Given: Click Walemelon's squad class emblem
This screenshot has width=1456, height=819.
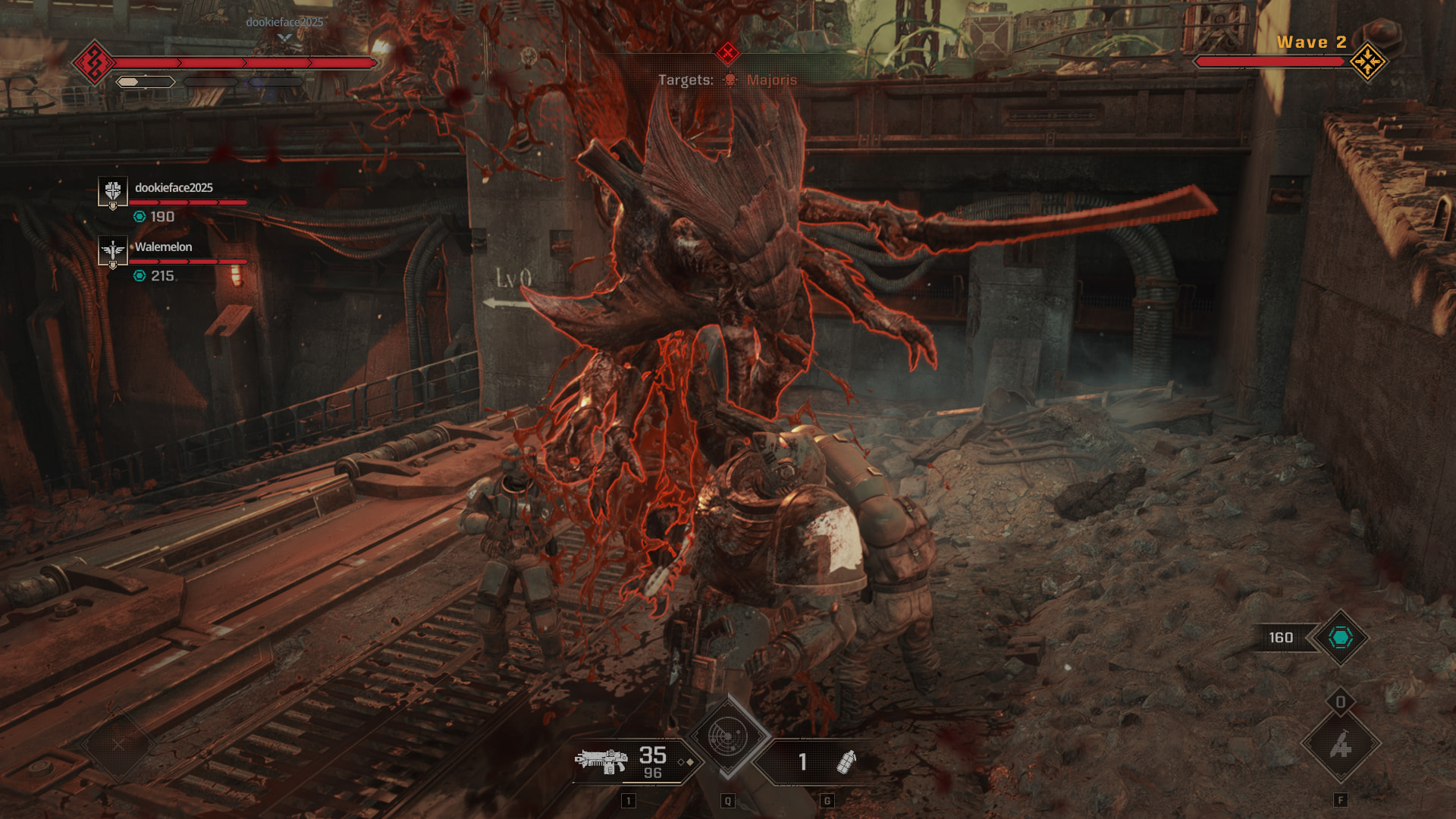Looking at the screenshot, I should tap(113, 250).
